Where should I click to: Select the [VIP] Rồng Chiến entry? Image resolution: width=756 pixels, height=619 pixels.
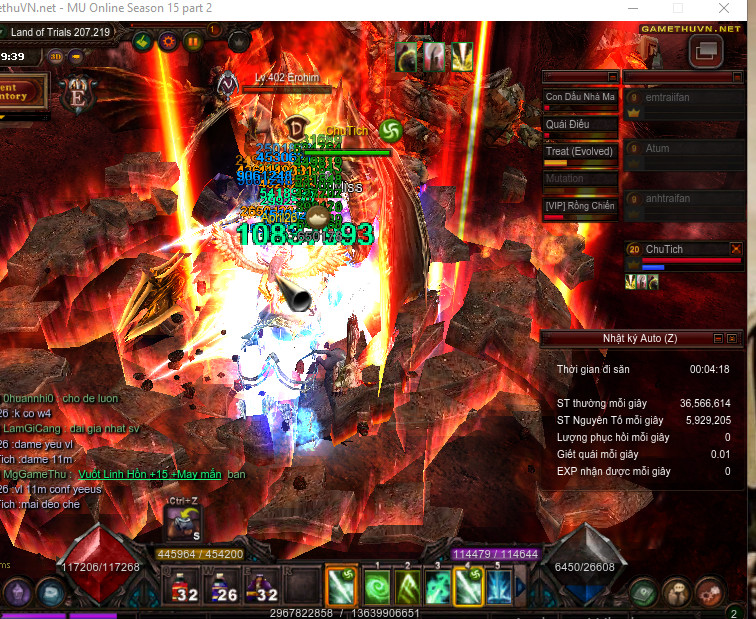(580, 206)
